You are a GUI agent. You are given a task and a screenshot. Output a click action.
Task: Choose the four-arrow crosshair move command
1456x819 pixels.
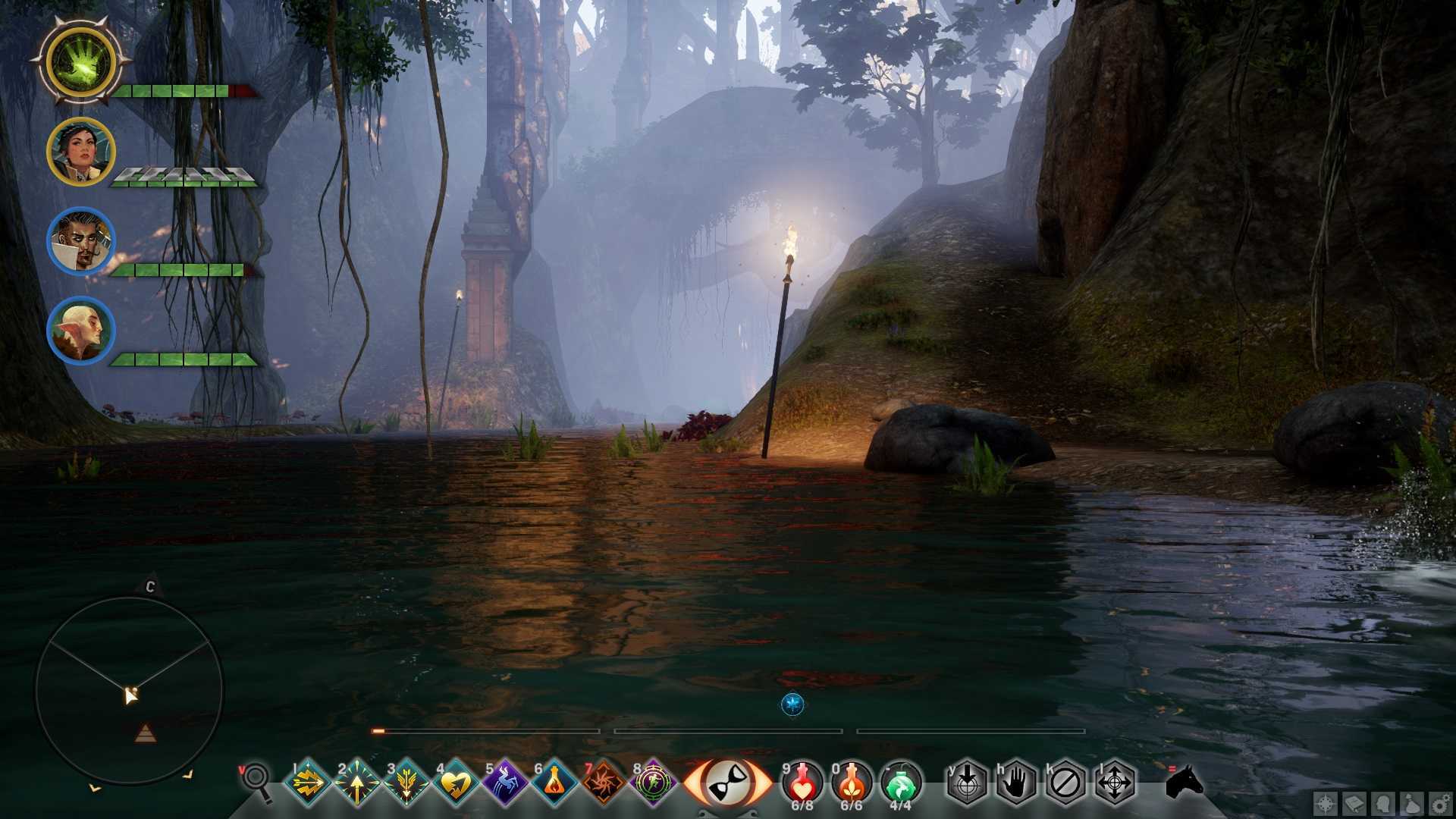(x=1115, y=782)
